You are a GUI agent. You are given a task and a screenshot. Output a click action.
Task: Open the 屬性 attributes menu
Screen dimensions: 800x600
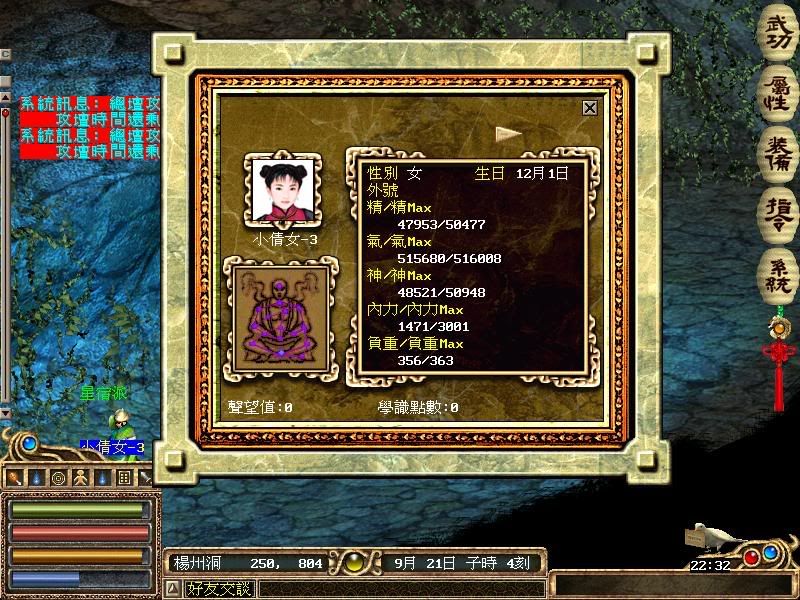pos(778,92)
